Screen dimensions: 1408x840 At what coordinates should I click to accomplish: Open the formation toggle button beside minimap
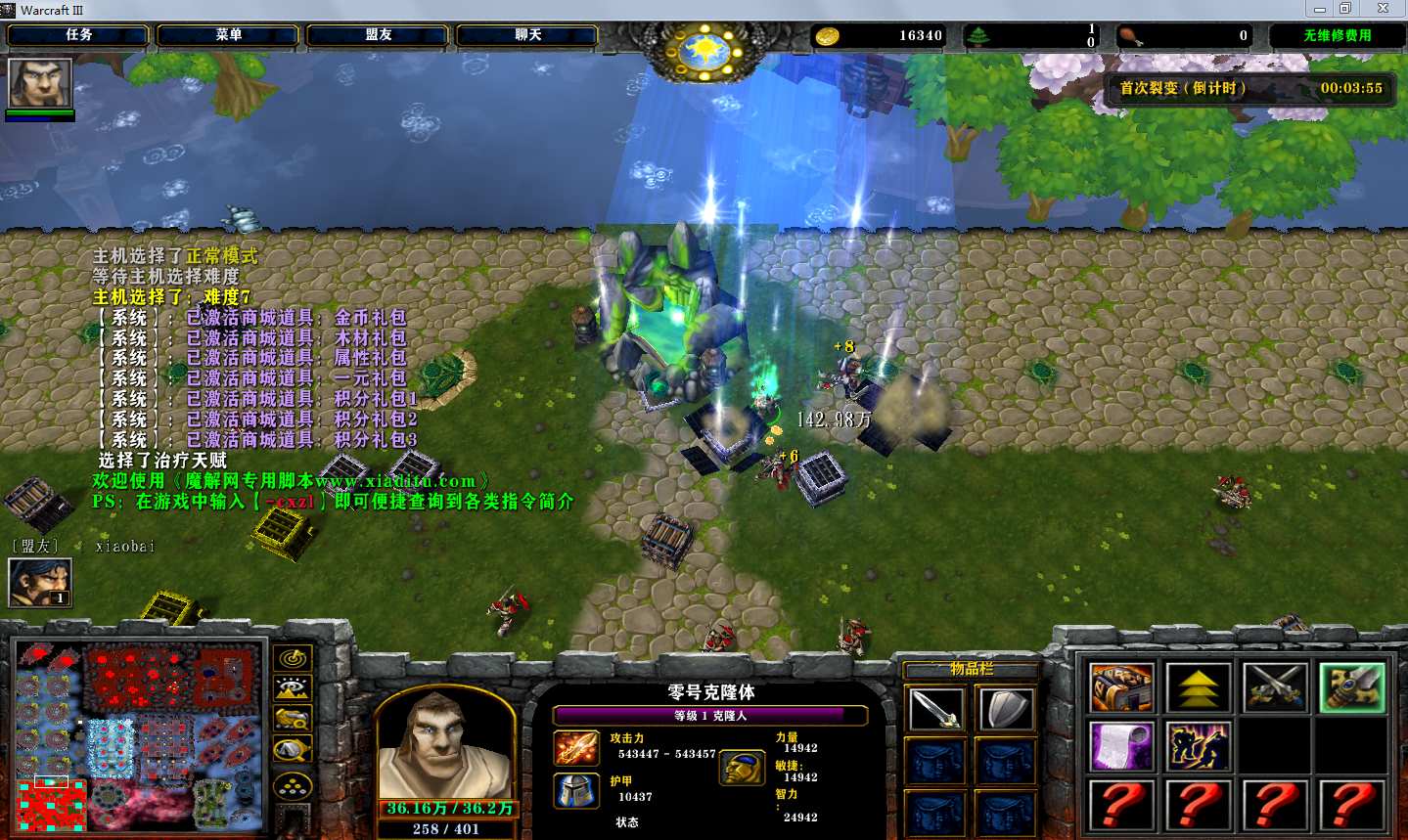[293, 785]
